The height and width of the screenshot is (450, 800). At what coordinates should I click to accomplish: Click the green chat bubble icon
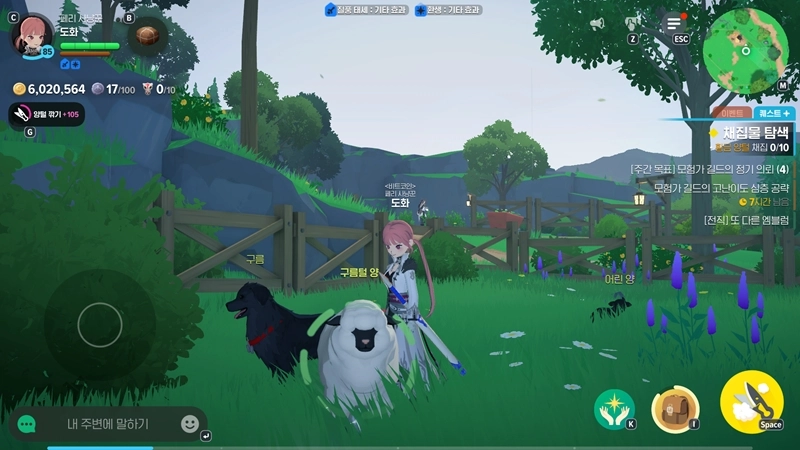coord(27,424)
